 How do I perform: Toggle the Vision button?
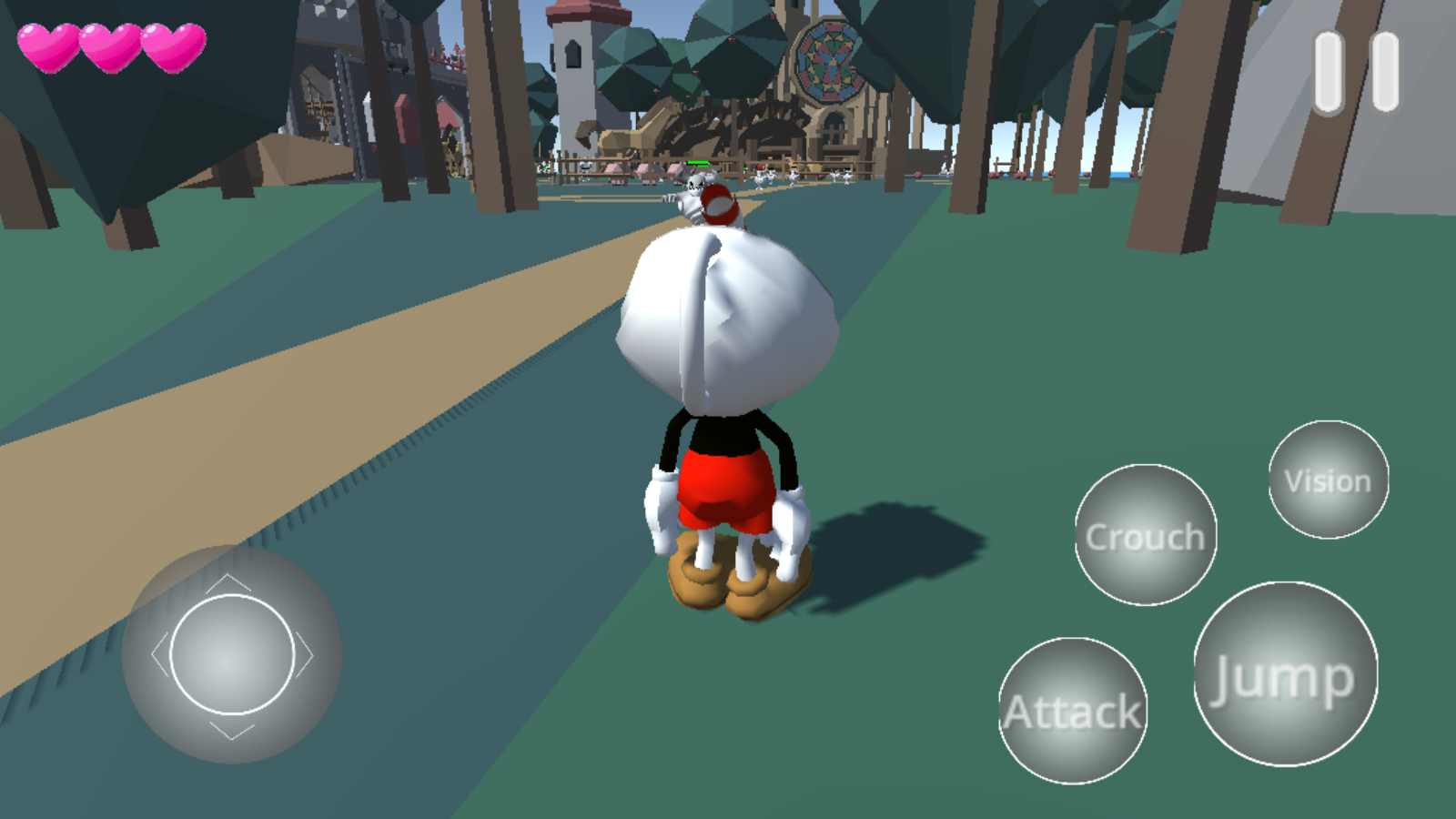coord(1328,480)
